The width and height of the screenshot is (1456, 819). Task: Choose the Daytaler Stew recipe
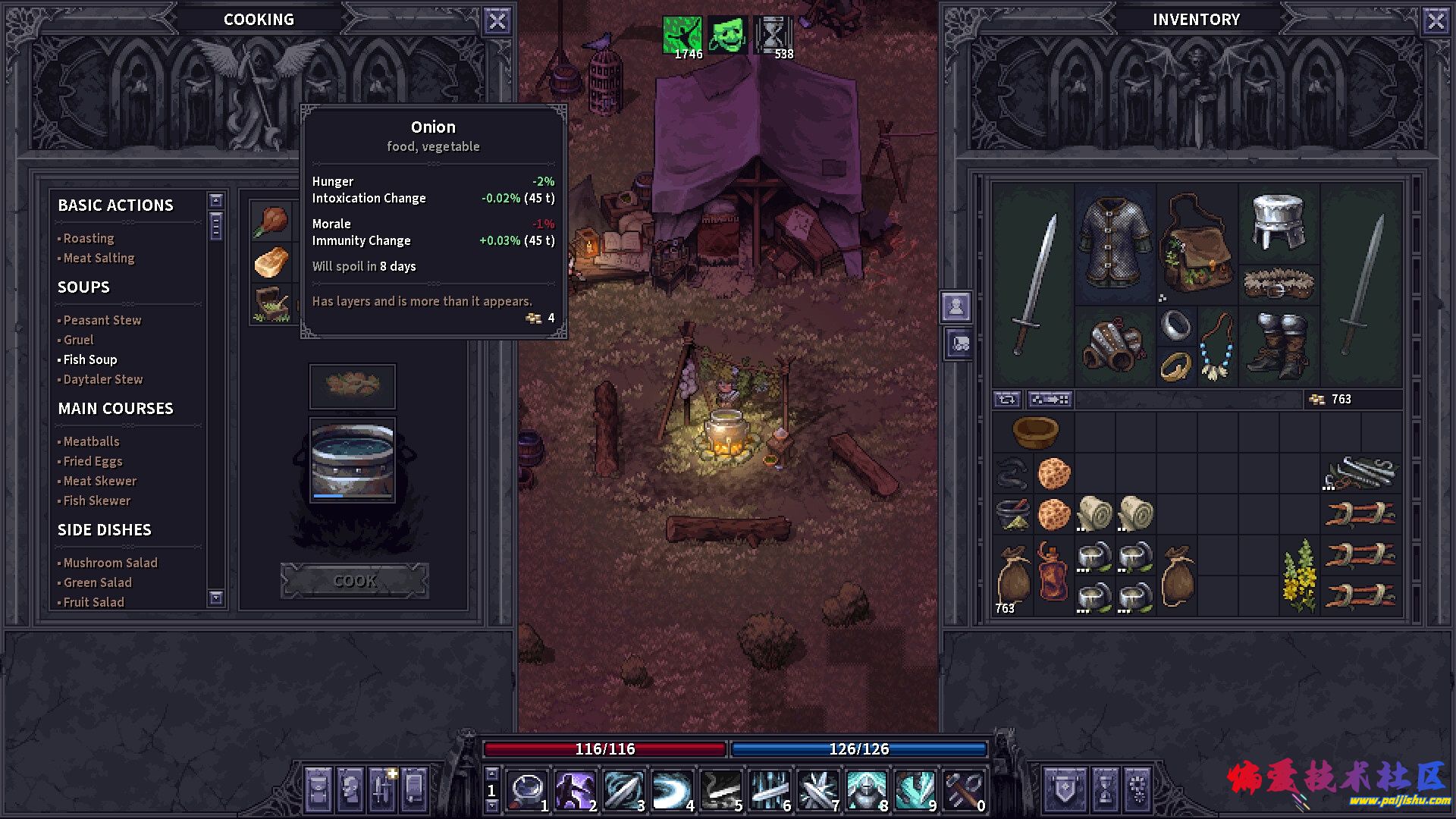(x=103, y=379)
